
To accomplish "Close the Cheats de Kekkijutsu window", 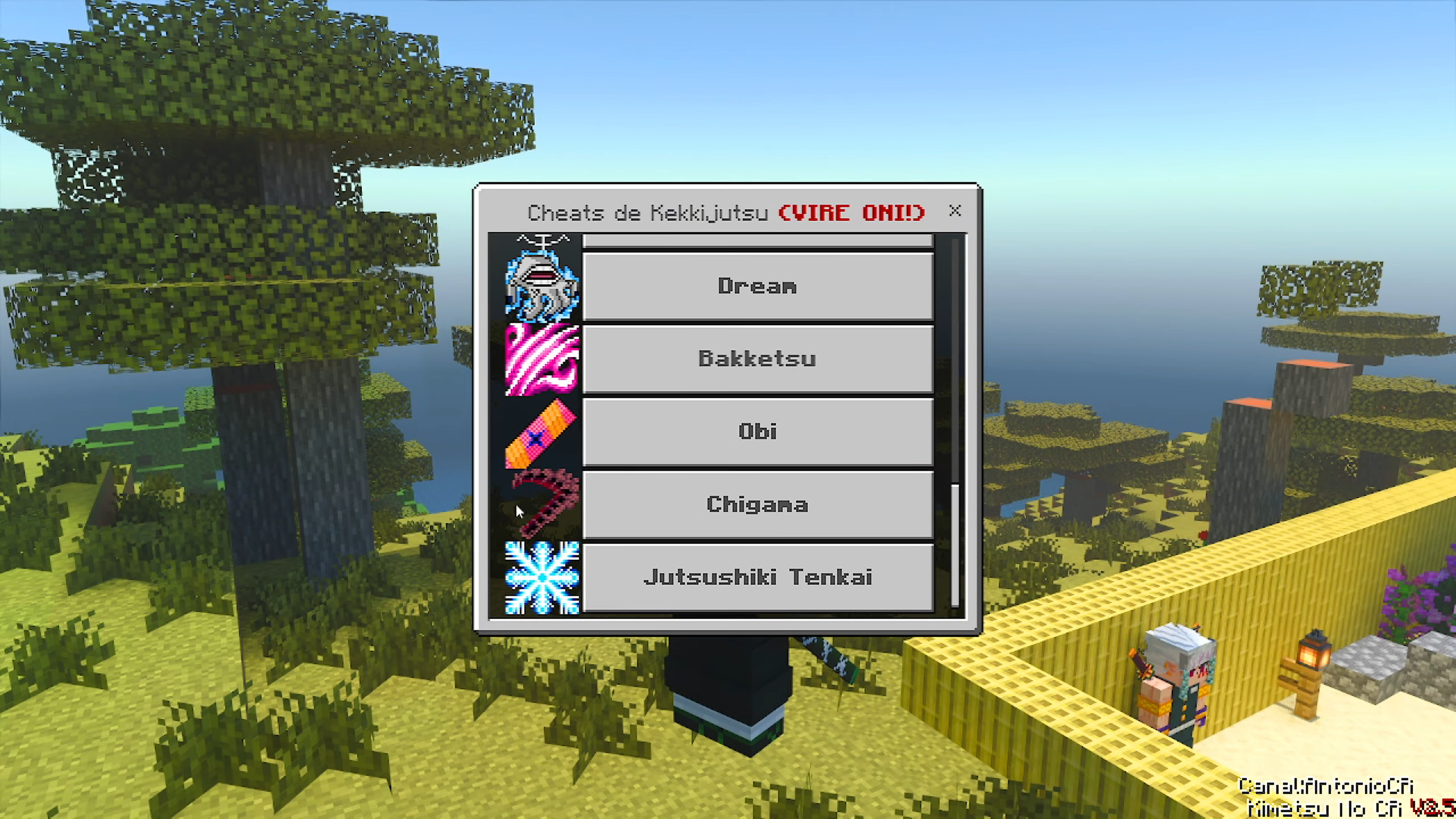I will [x=955, y=211].
